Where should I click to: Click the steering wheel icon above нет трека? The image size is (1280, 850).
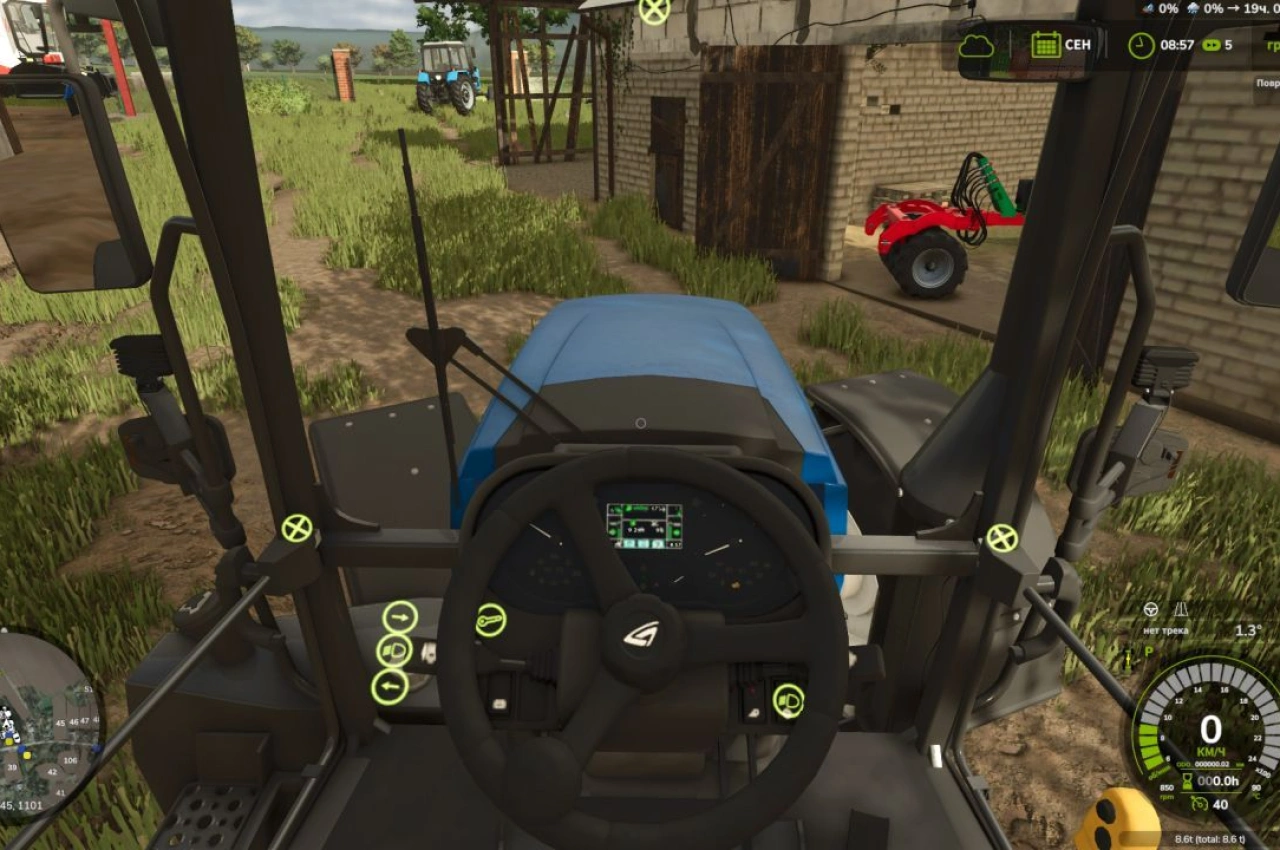tap(1151, 609)
